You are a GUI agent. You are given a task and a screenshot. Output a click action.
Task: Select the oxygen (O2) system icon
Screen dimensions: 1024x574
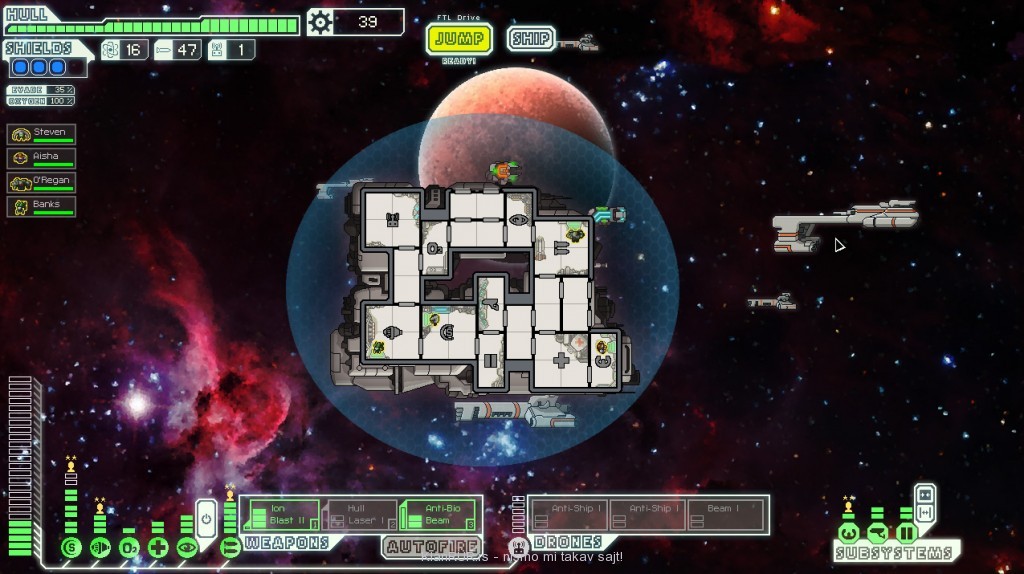(x=129, y=547)
